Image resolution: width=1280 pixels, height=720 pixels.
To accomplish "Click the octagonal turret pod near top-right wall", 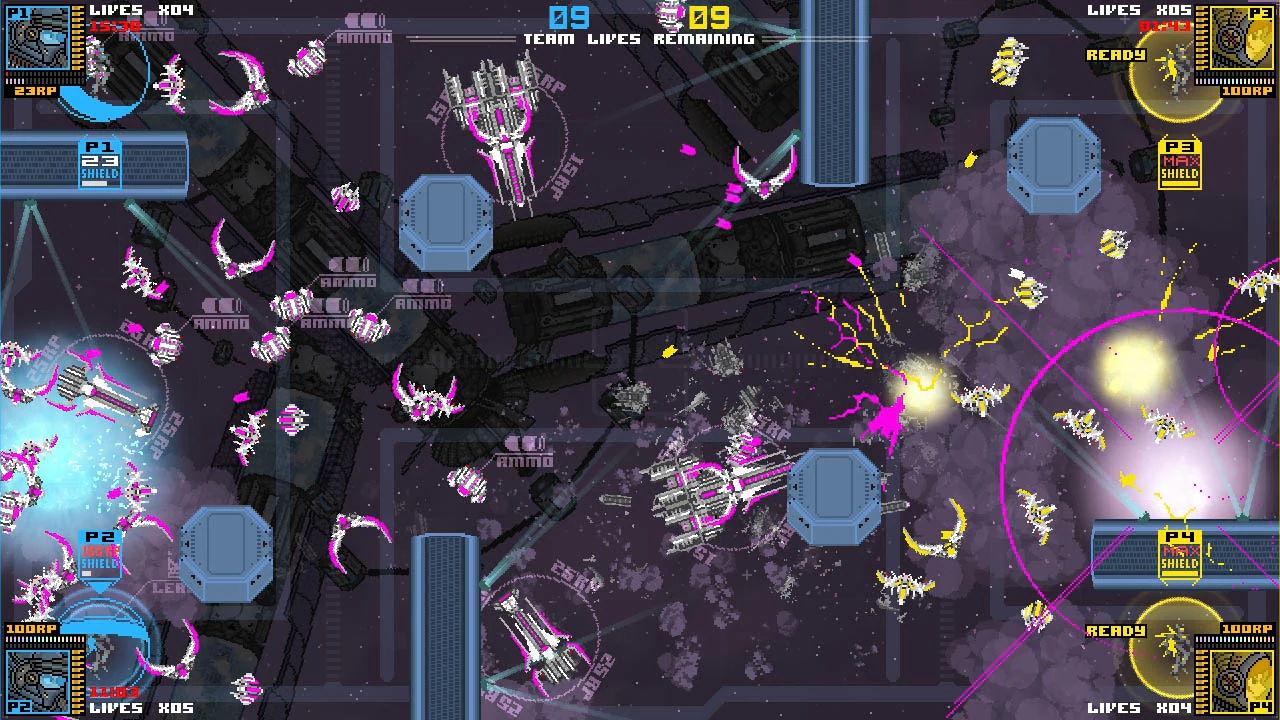I will tap(1055, 160).
